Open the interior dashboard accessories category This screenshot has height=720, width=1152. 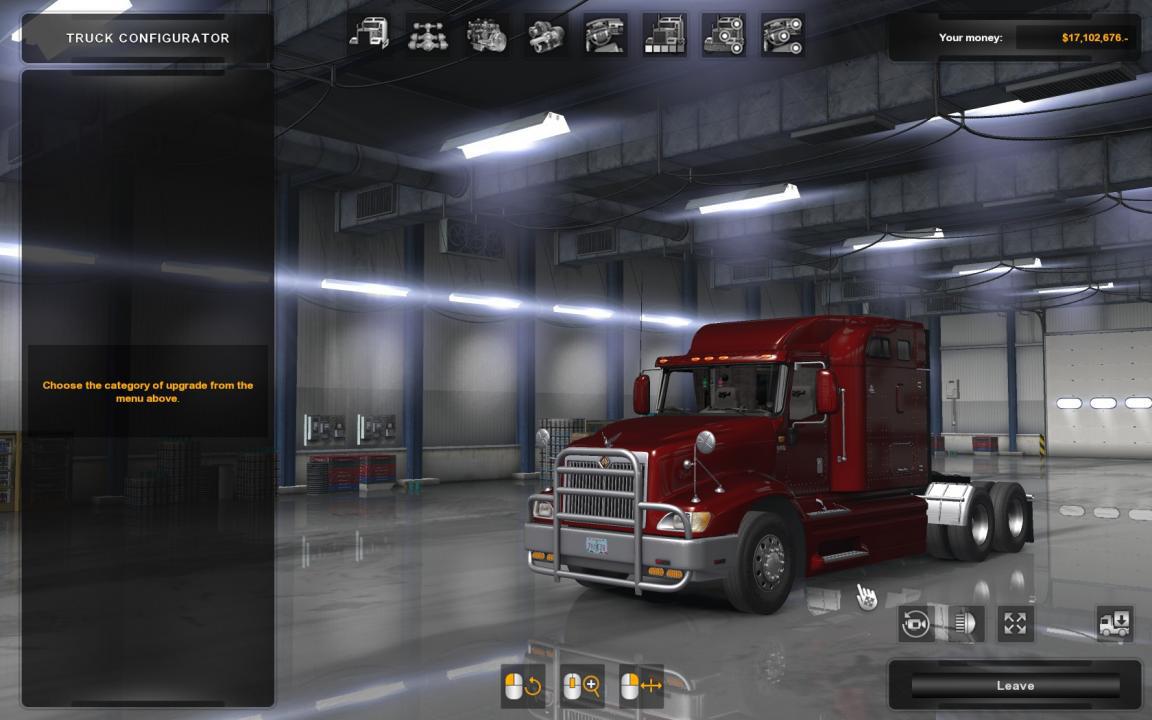coord(782,36)
